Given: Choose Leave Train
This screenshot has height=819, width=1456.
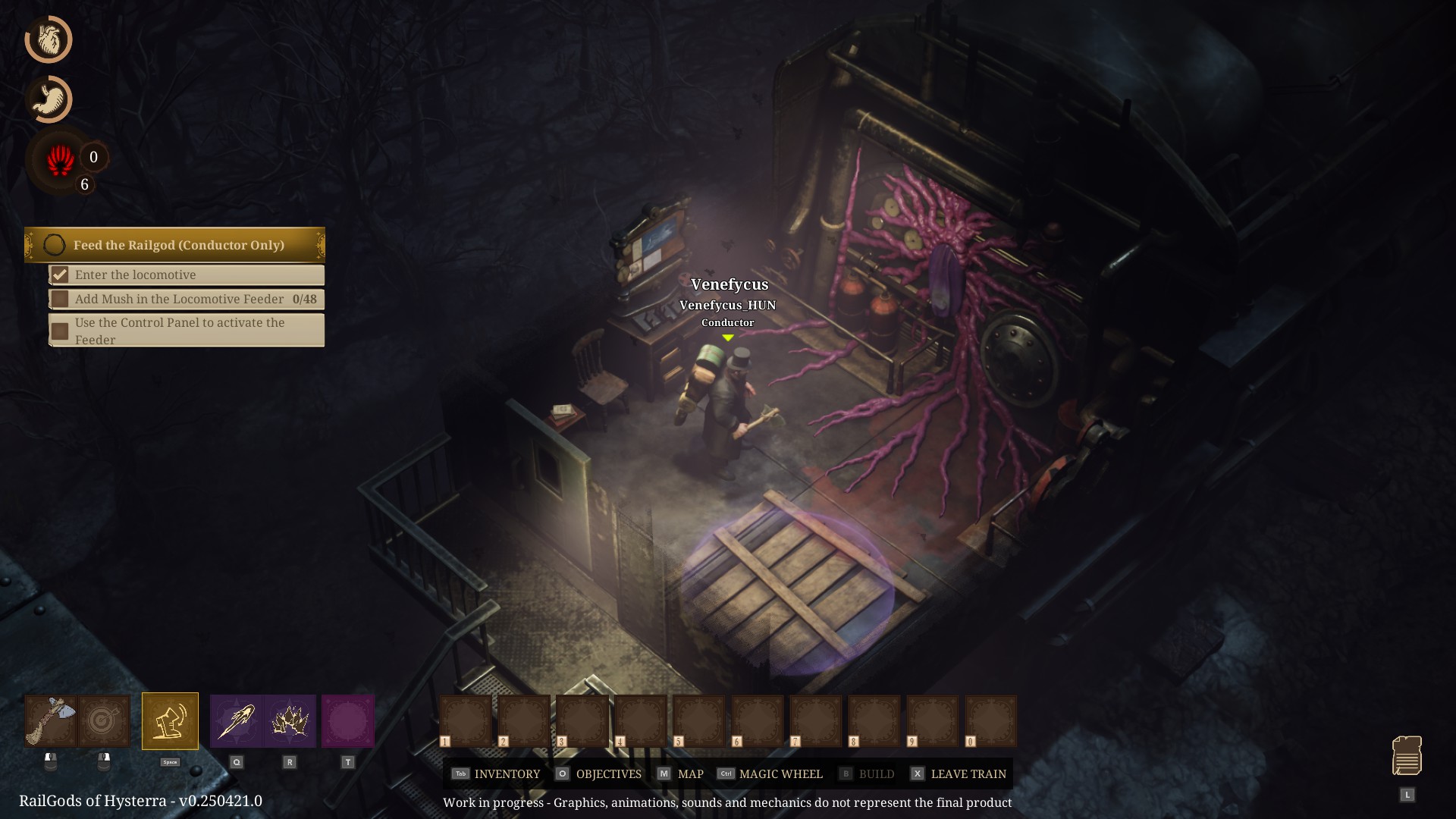Looking at the screenshot, I should pos(959,773).
